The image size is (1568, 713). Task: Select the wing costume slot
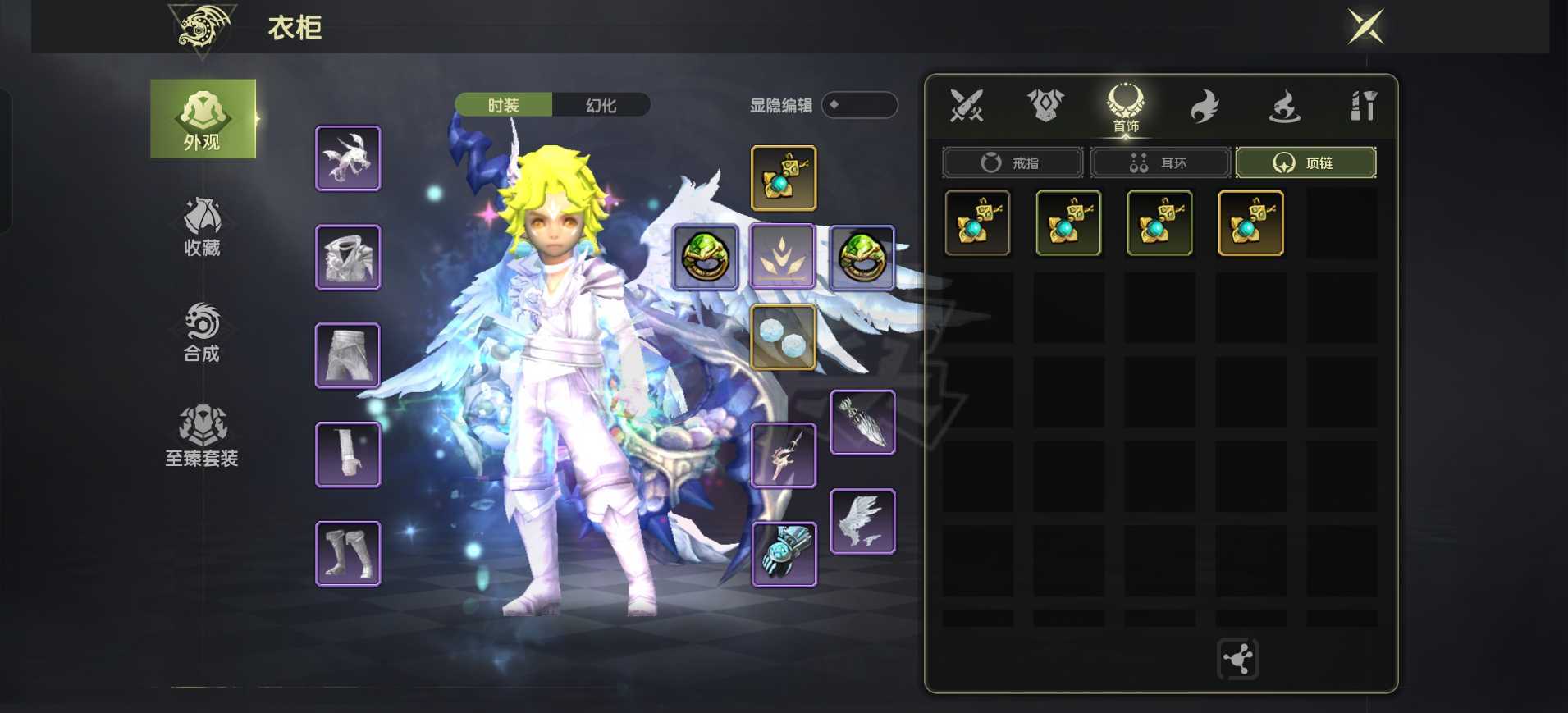(x=862, y=522)
